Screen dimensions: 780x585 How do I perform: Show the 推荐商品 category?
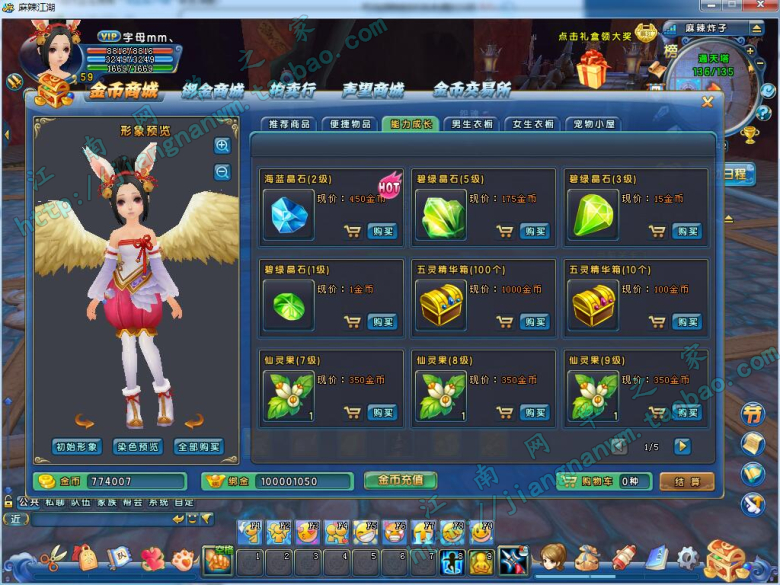[288, 125]
